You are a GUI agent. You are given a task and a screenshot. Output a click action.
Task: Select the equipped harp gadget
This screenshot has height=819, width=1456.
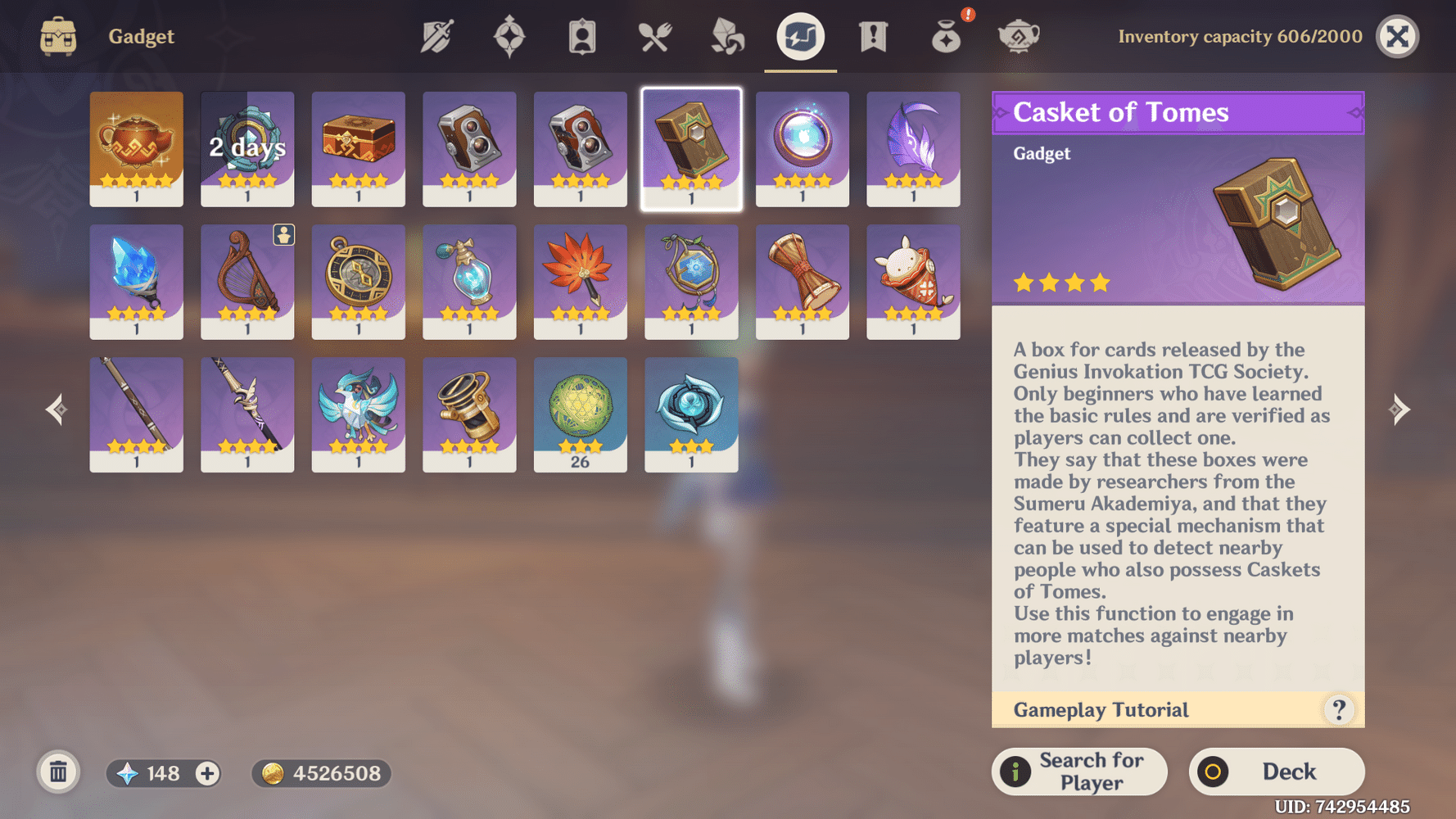point(246,282)
